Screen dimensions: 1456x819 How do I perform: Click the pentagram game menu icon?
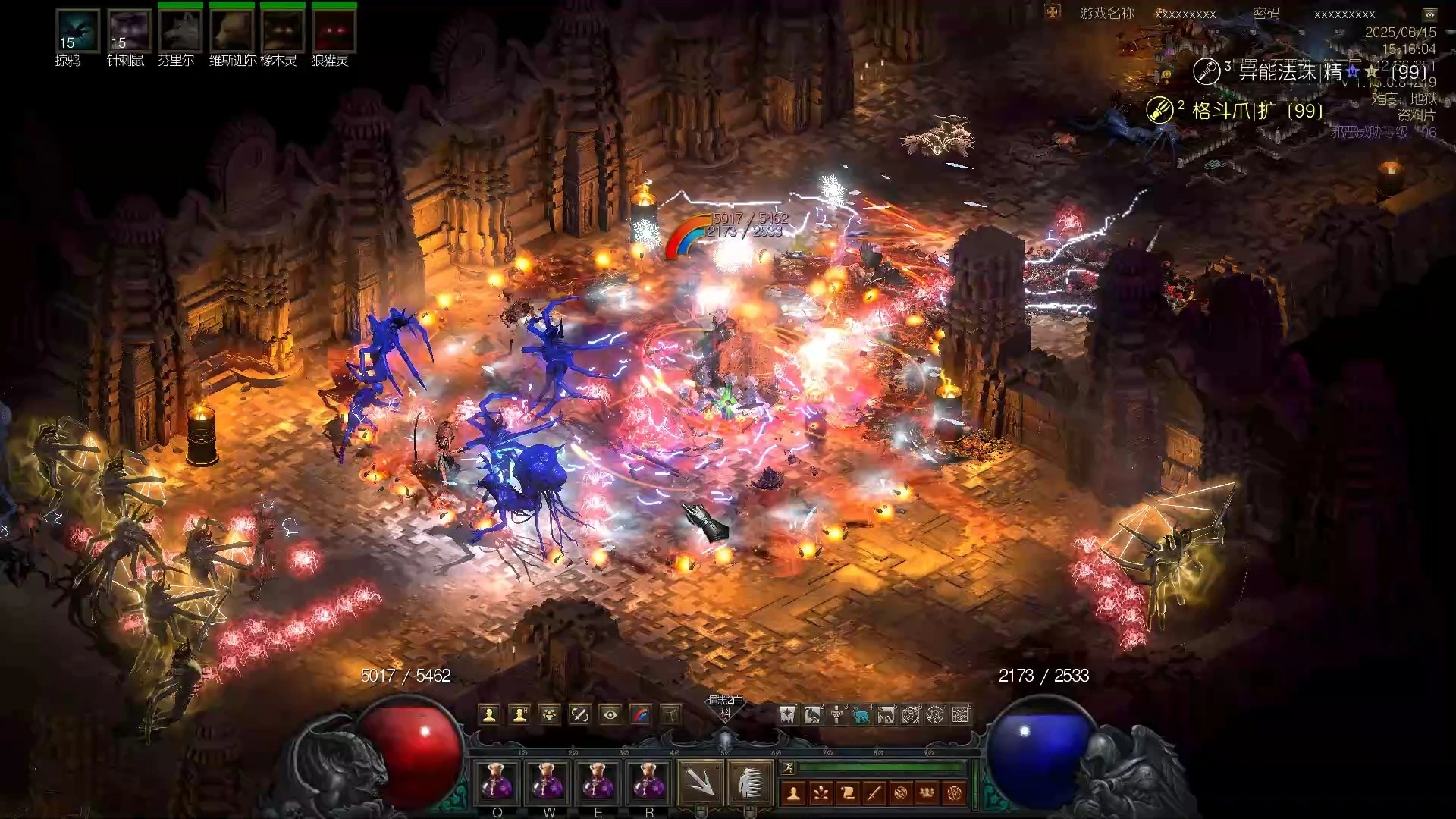pyautogui.click(x=954, y=793)
